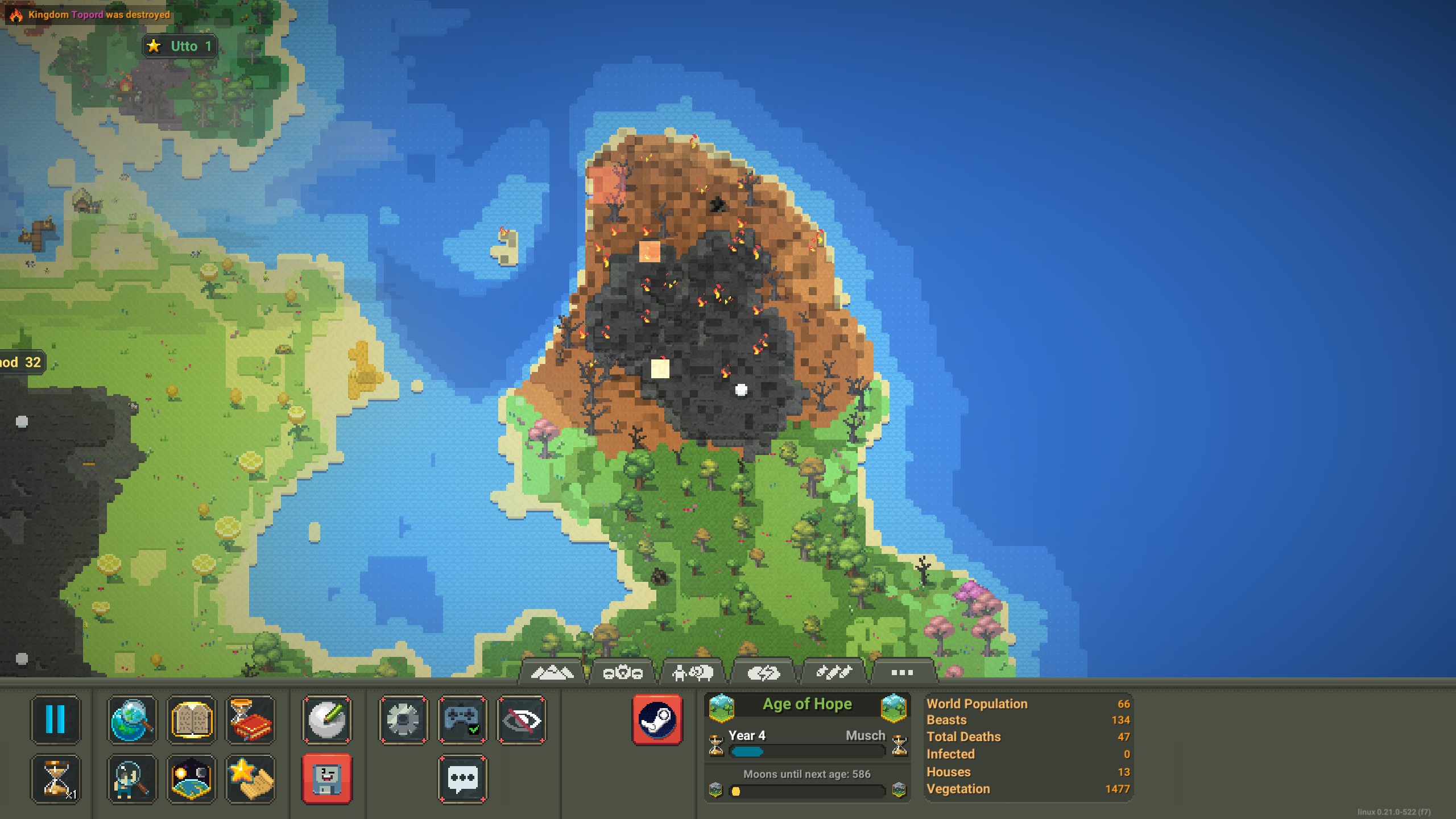Change game speed with the hourglass button
This screenshot has width=1456, height=819.
[55, 779]
